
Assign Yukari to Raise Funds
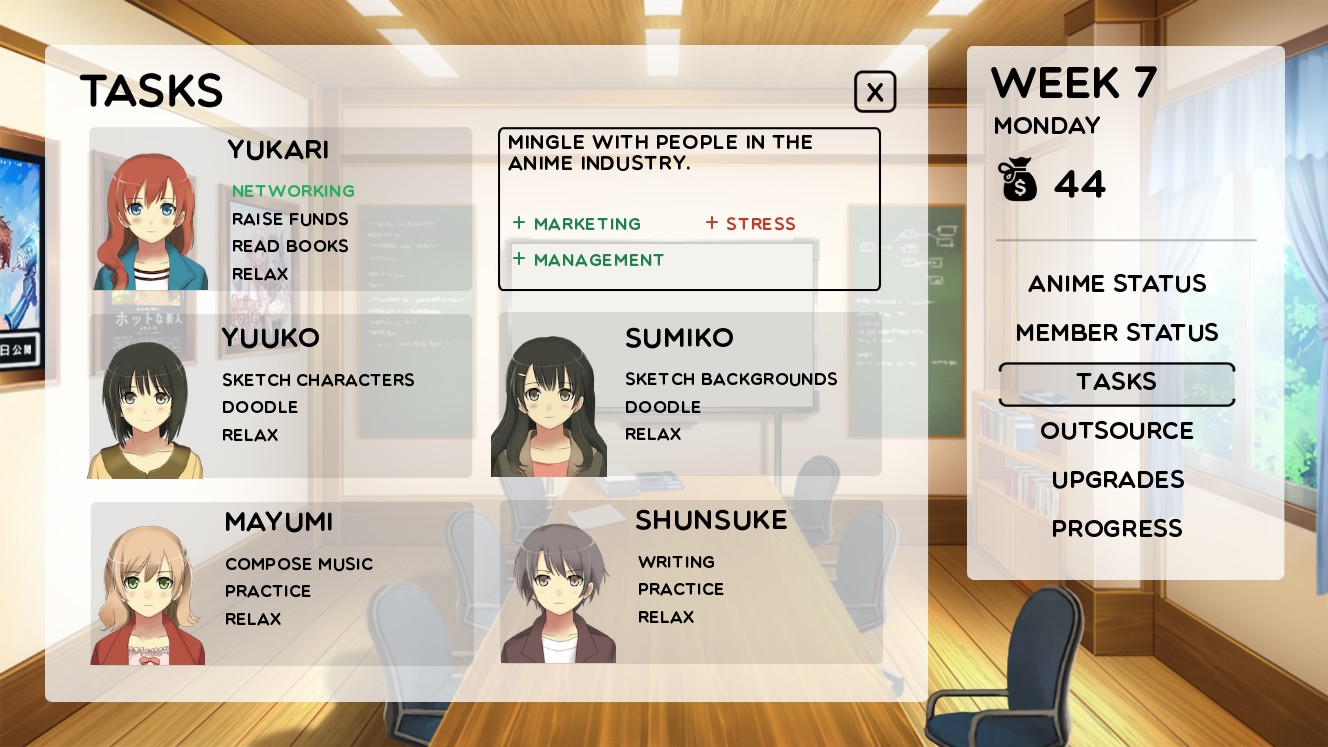(x=290, y=218)
